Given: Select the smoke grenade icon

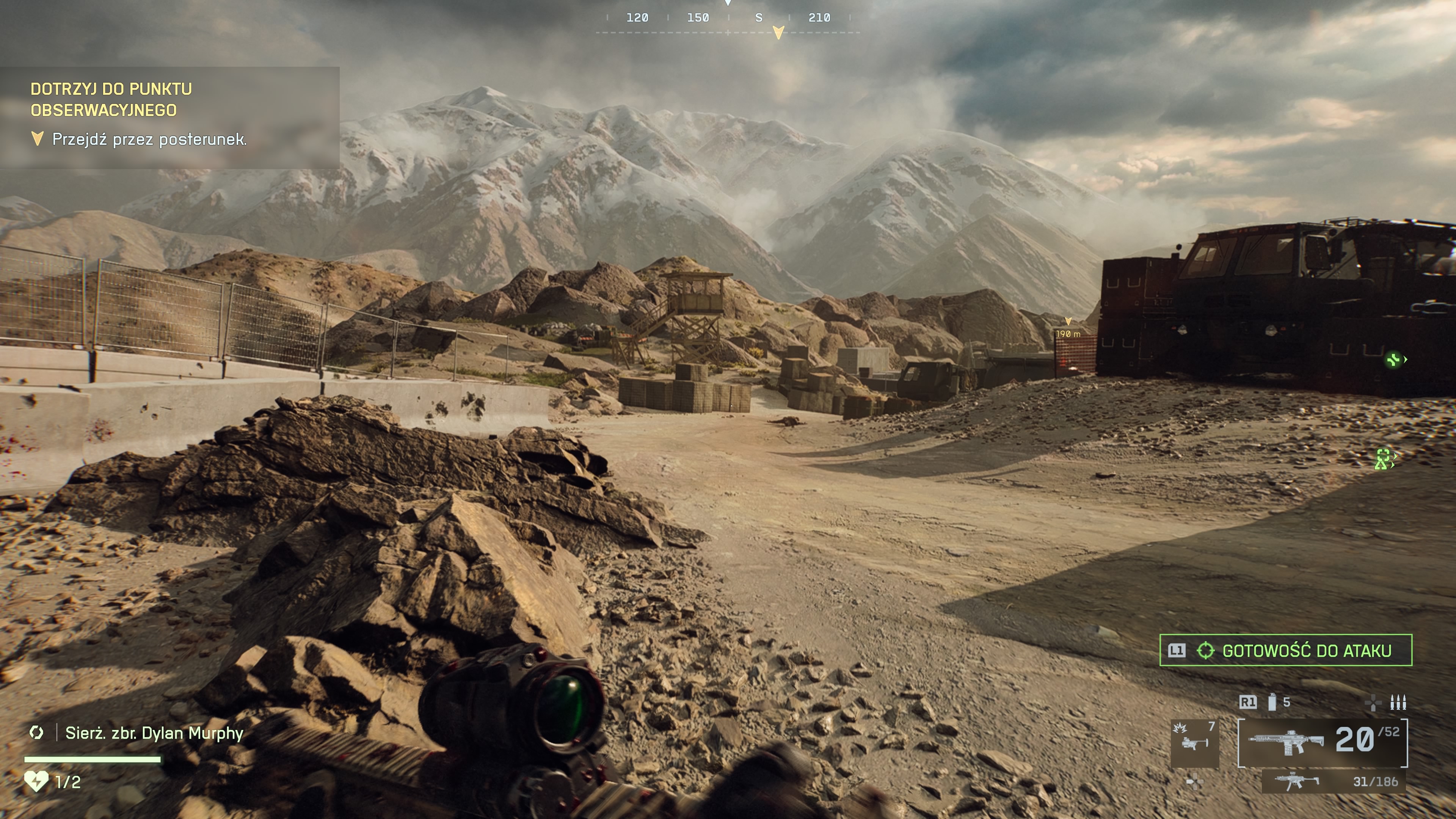Looking at the screenshot, I should pos(1272,703).
